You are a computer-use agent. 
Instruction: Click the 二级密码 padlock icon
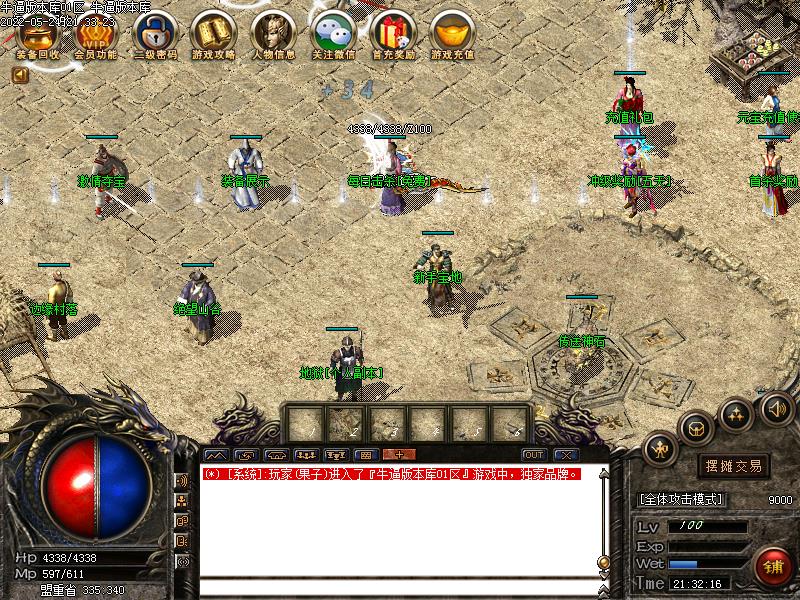(x=156, y=35)
